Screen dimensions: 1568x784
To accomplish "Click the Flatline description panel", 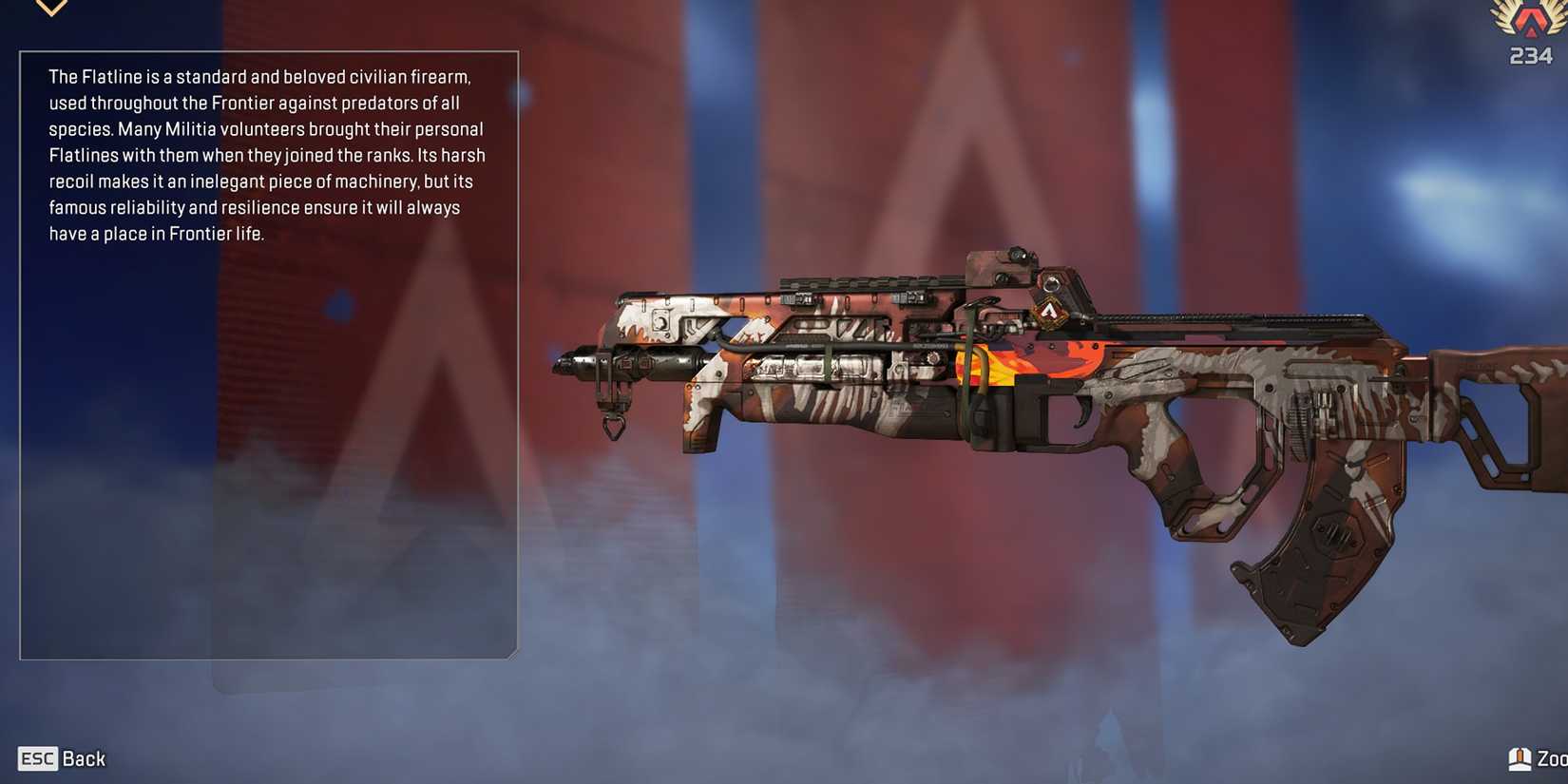I will (266, 152).
